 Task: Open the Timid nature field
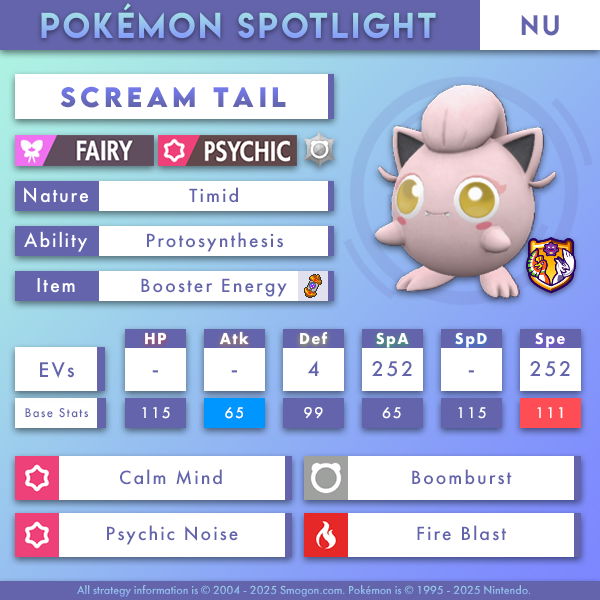(214, 196)
